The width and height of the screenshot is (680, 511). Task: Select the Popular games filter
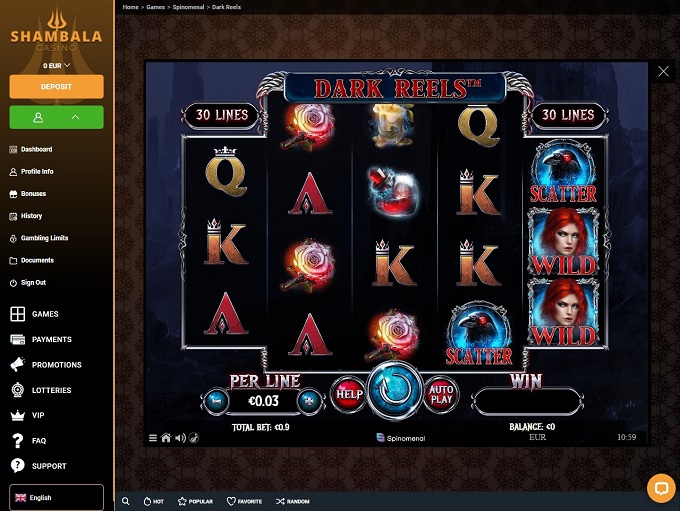[195, 501]
